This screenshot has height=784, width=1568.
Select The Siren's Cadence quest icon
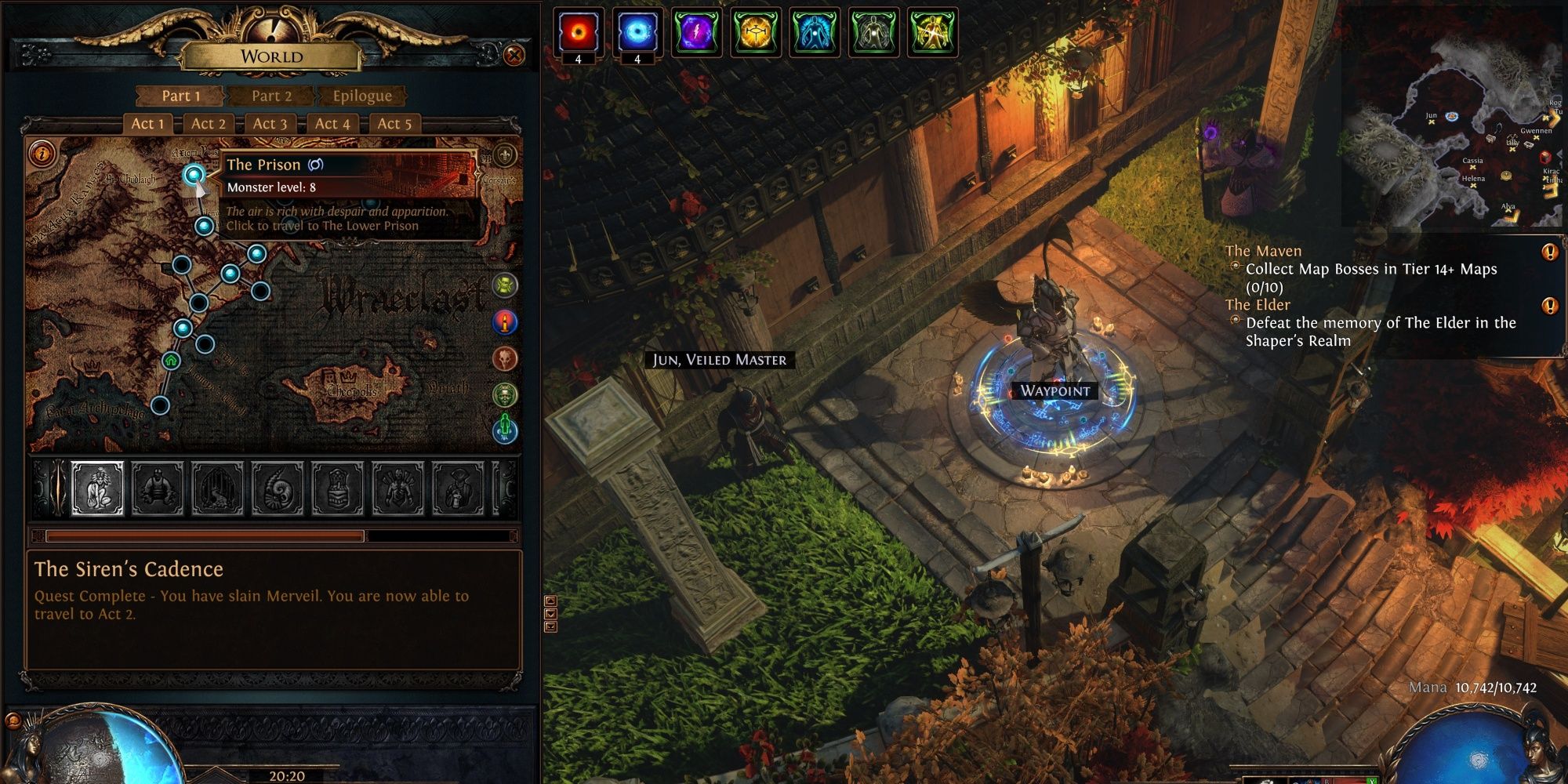click(97, 488)
